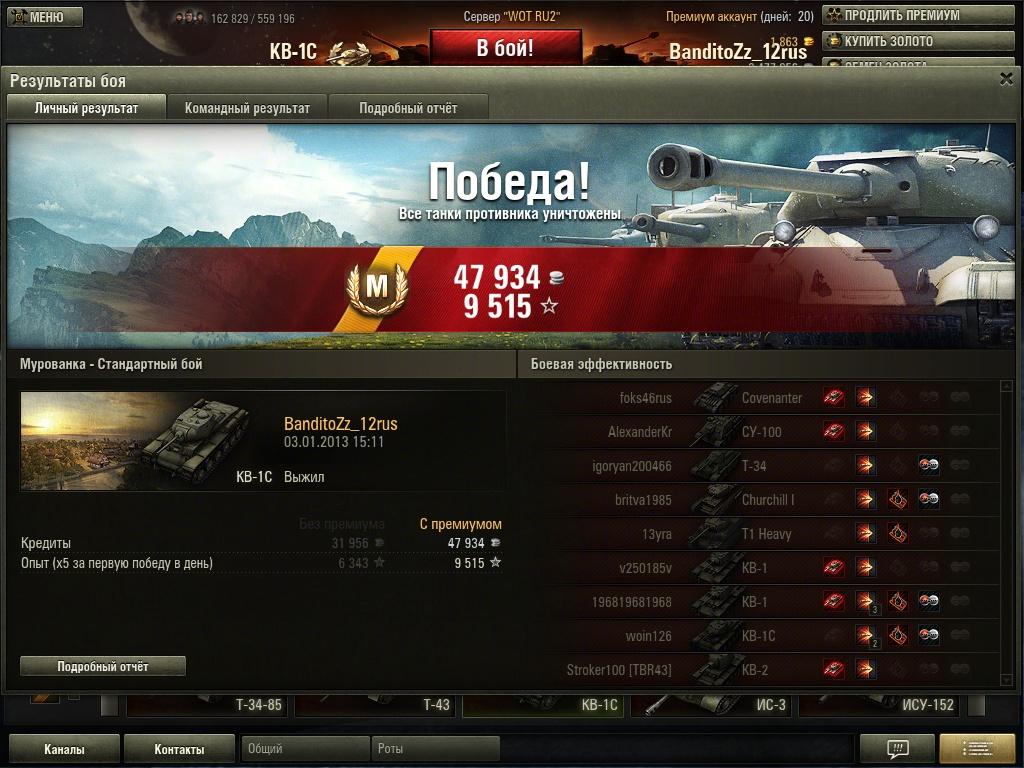Open the Меню button

click(x=45, y=17)
